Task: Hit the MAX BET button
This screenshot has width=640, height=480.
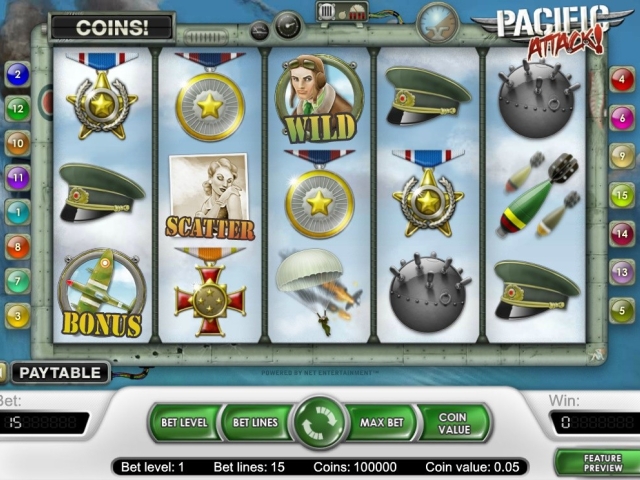Action: pos(381,423)
